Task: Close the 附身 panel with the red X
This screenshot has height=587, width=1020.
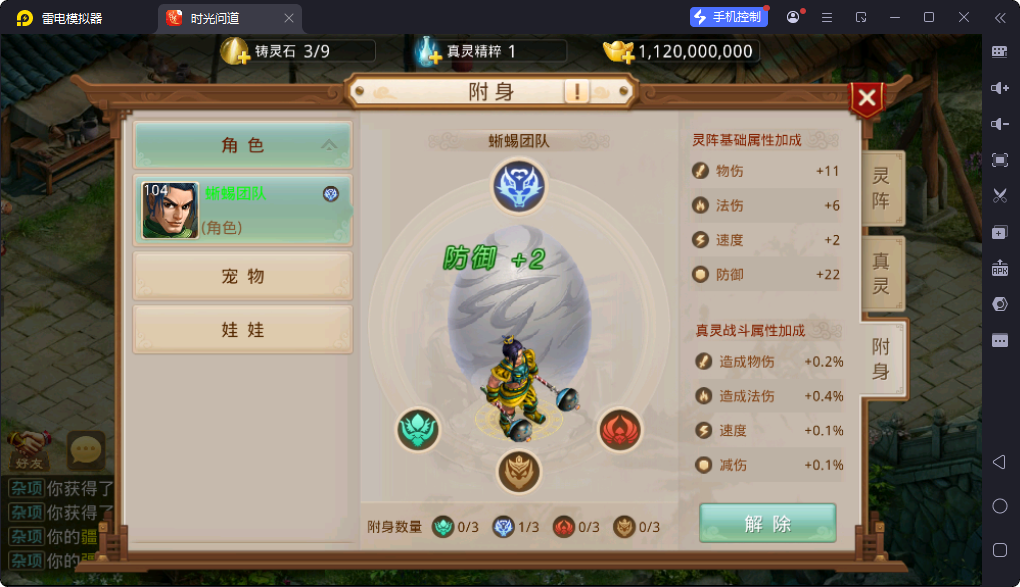Action: tap(867, 98)
